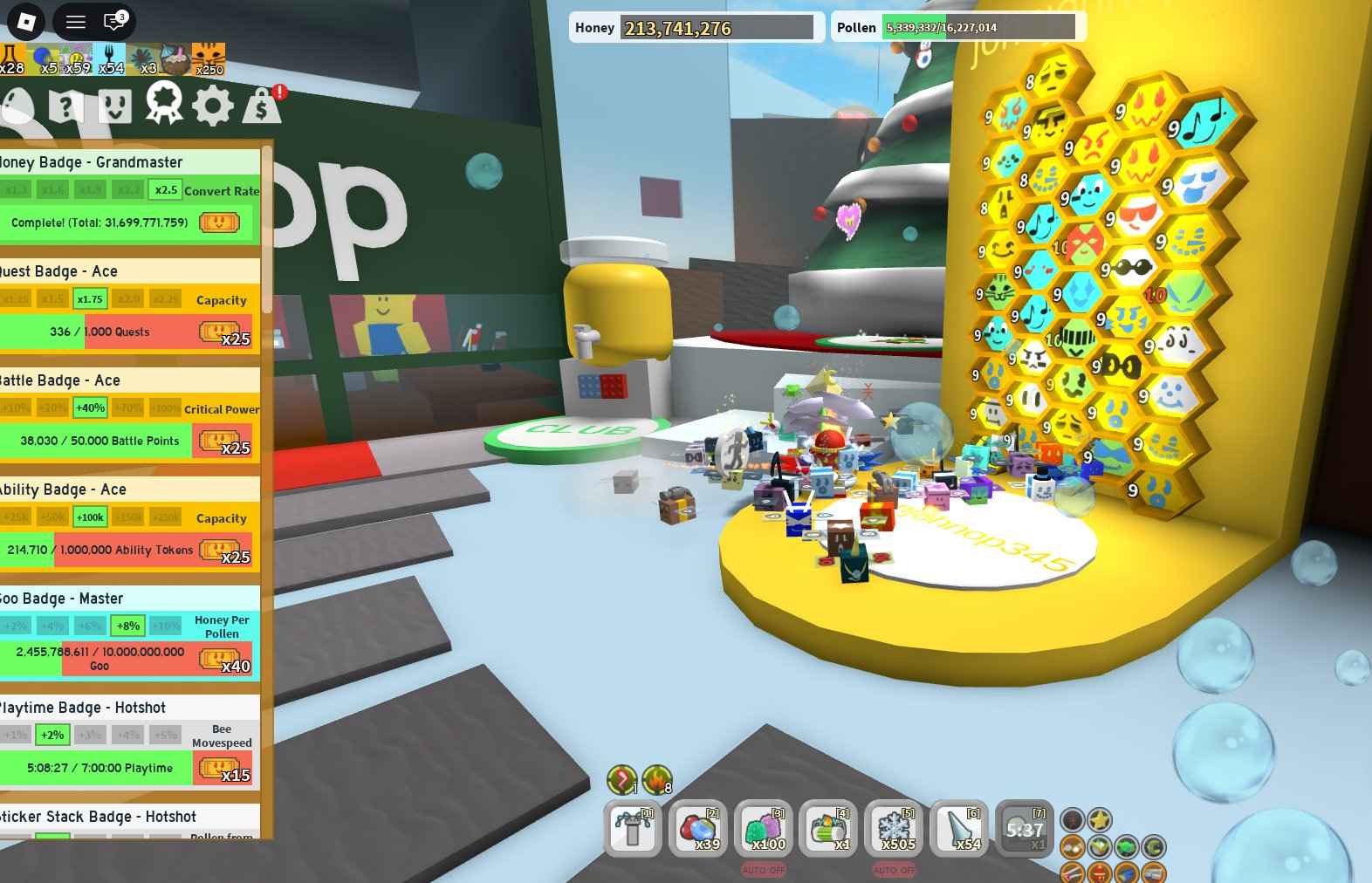Select the sprinkler in hotbar slot 1

pyautogui.click(x=632, y=829)
